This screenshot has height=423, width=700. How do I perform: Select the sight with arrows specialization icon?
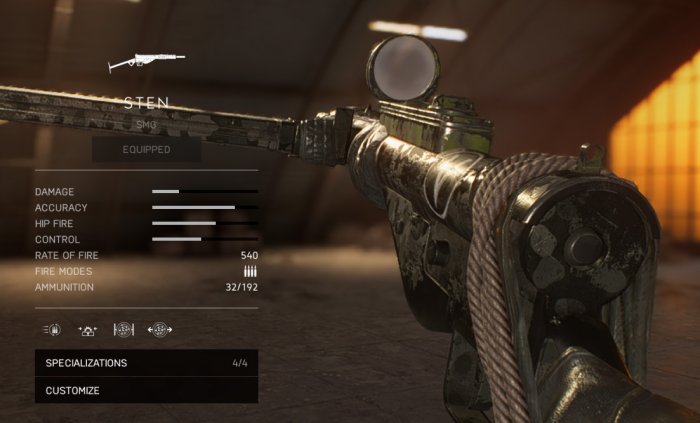click(88, 329)
